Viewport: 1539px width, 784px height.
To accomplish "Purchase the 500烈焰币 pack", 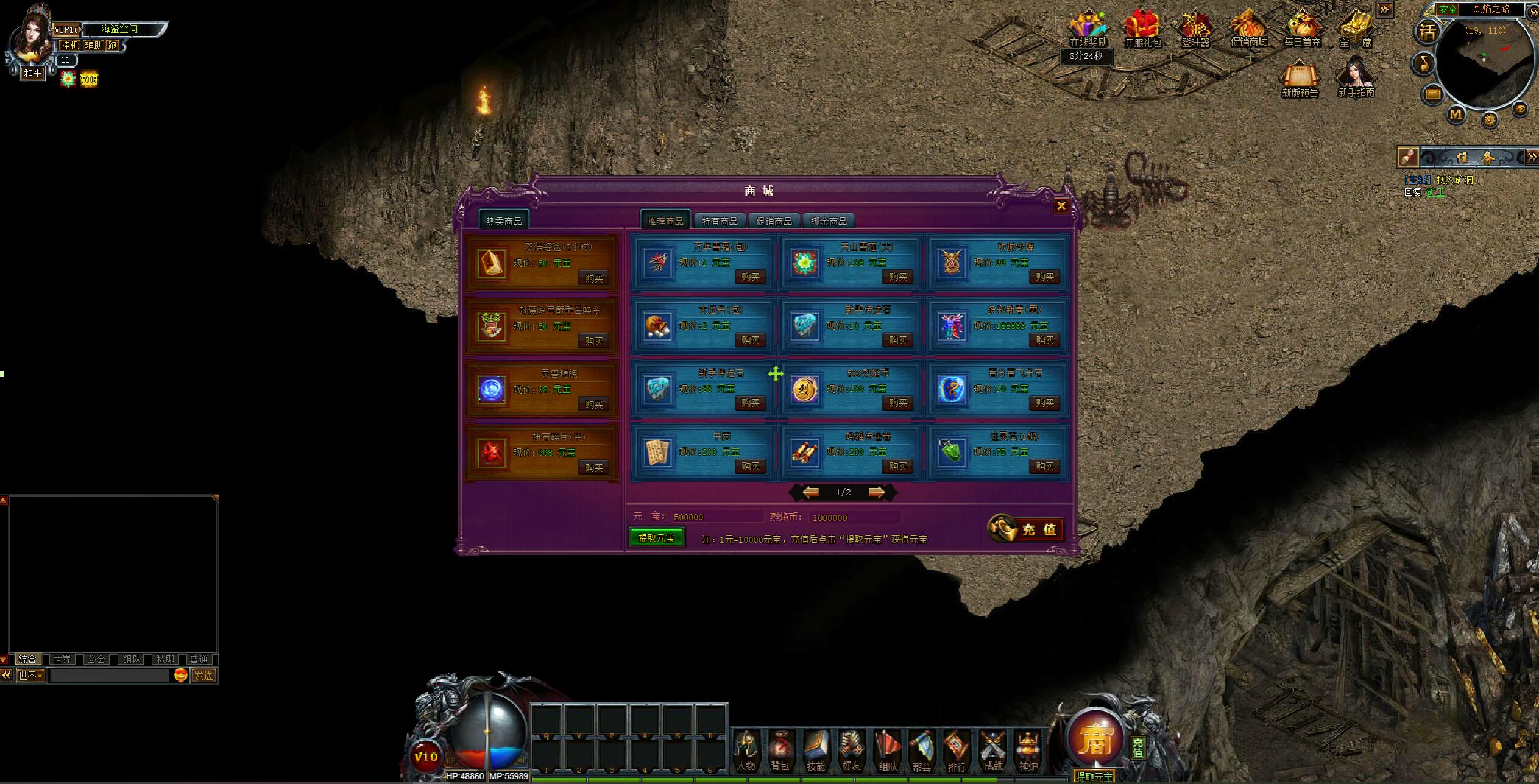I will coord(897,403).
